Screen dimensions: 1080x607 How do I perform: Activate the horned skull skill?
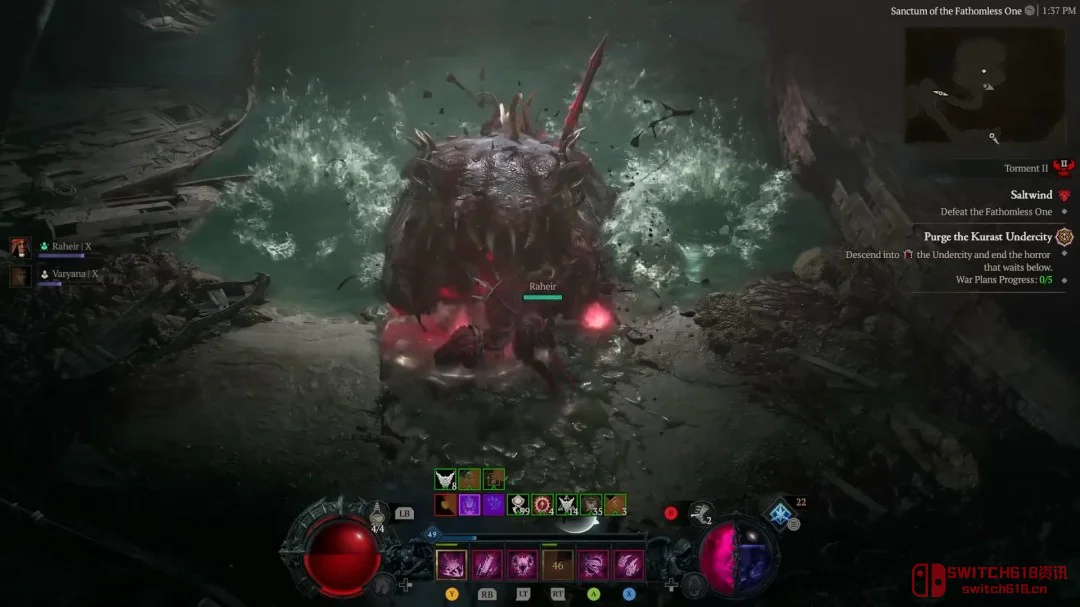[522, 565]
